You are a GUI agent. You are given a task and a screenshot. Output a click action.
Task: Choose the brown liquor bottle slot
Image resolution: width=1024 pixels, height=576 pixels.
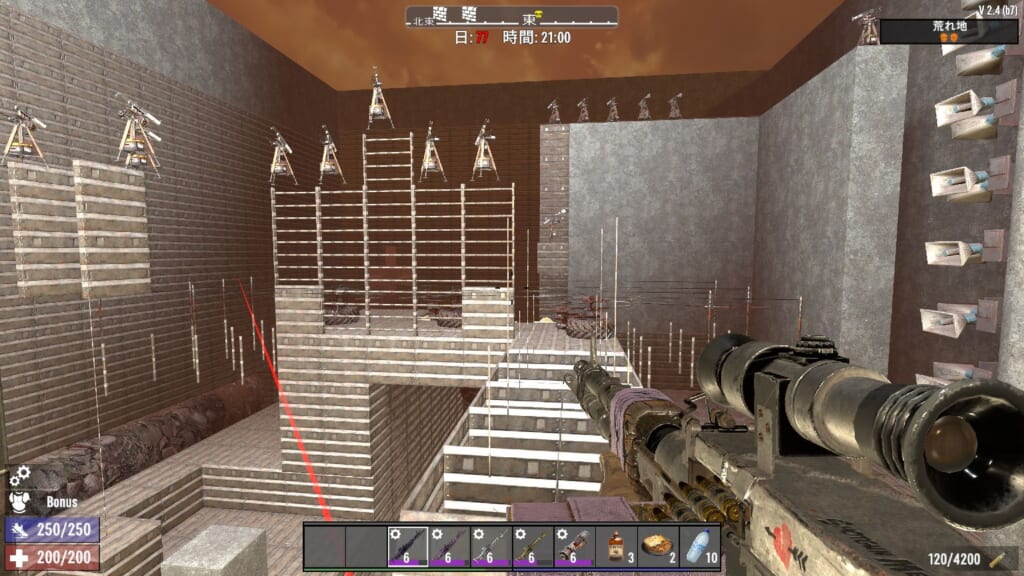tap(617, 547)
